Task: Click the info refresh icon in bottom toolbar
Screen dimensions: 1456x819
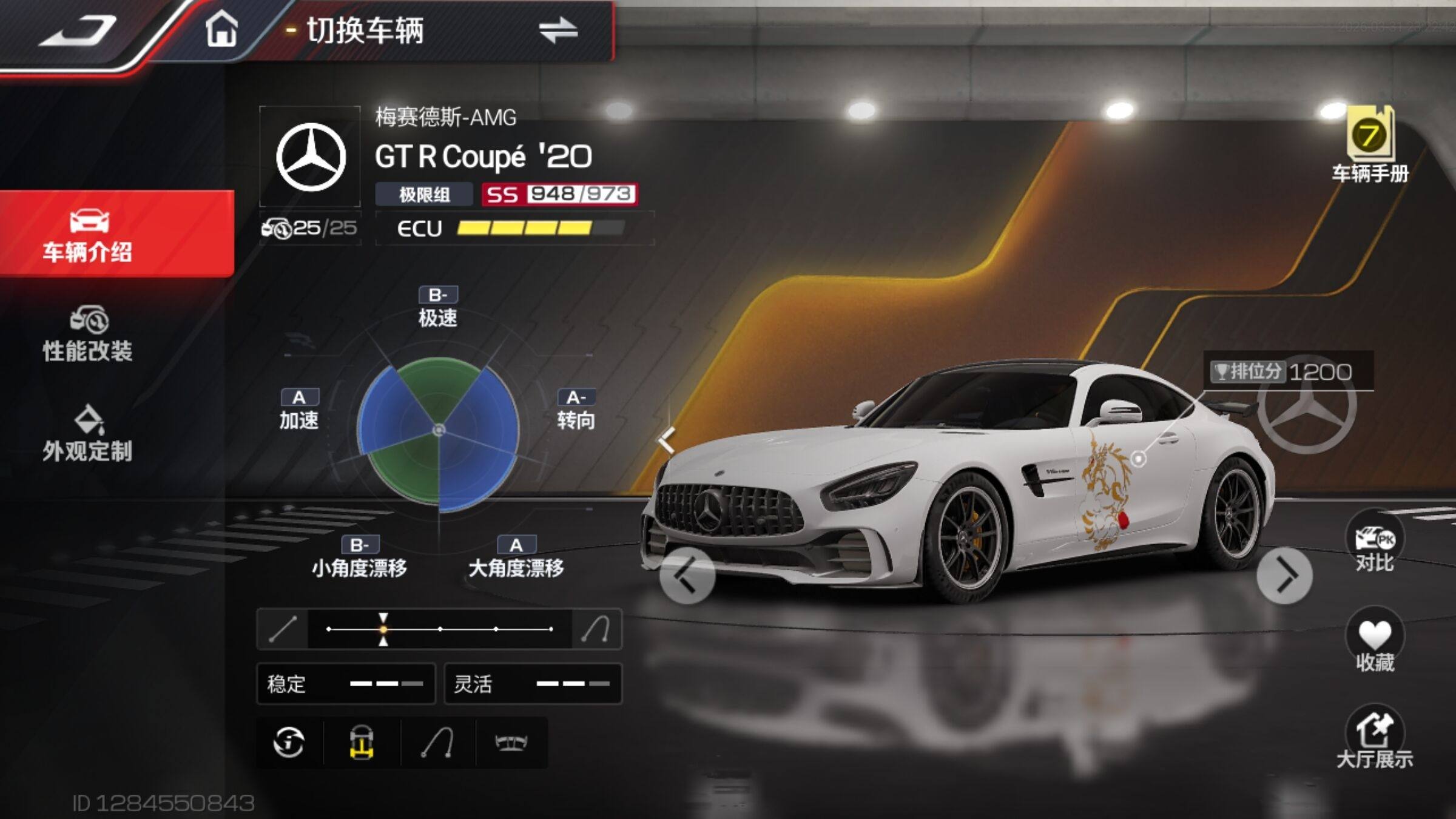Action: (289, 742)
